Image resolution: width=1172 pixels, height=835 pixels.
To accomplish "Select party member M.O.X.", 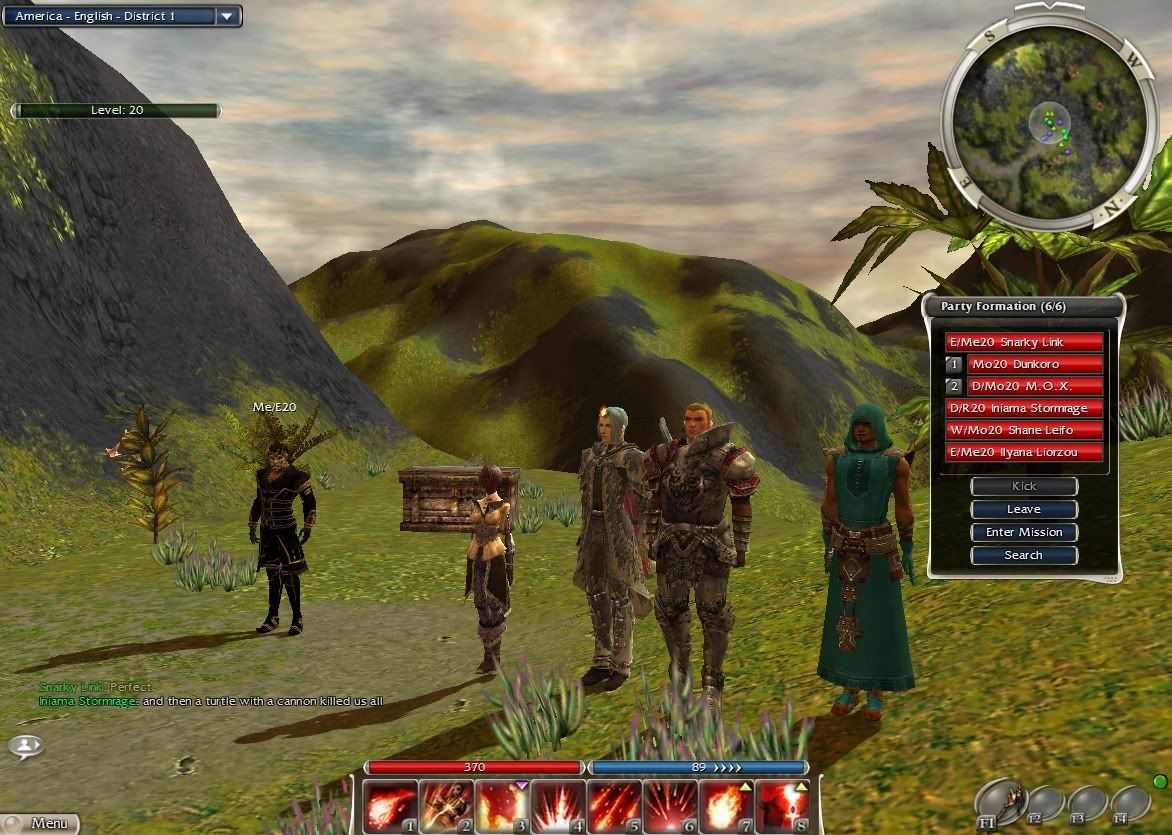I will [x=1034, y=386].
